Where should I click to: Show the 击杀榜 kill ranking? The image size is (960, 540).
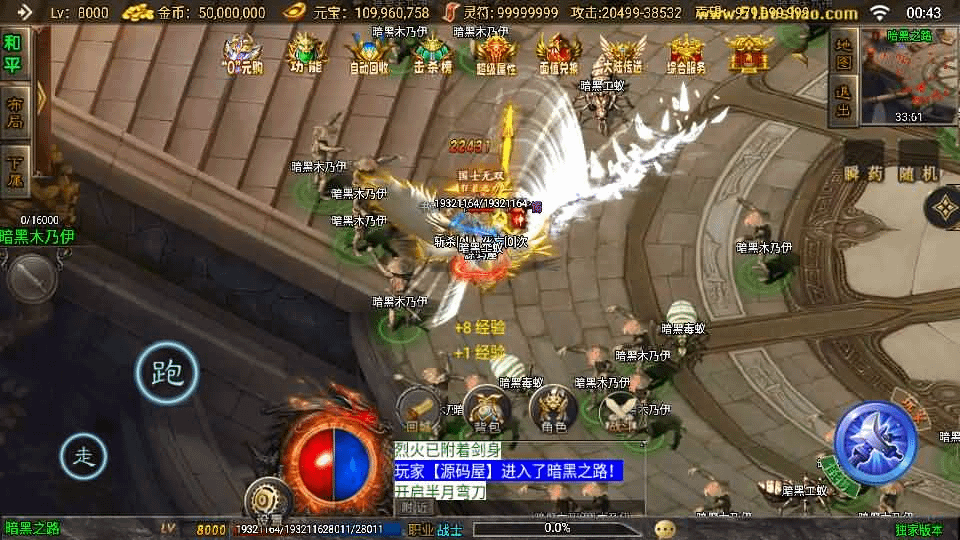coord(432,54)
